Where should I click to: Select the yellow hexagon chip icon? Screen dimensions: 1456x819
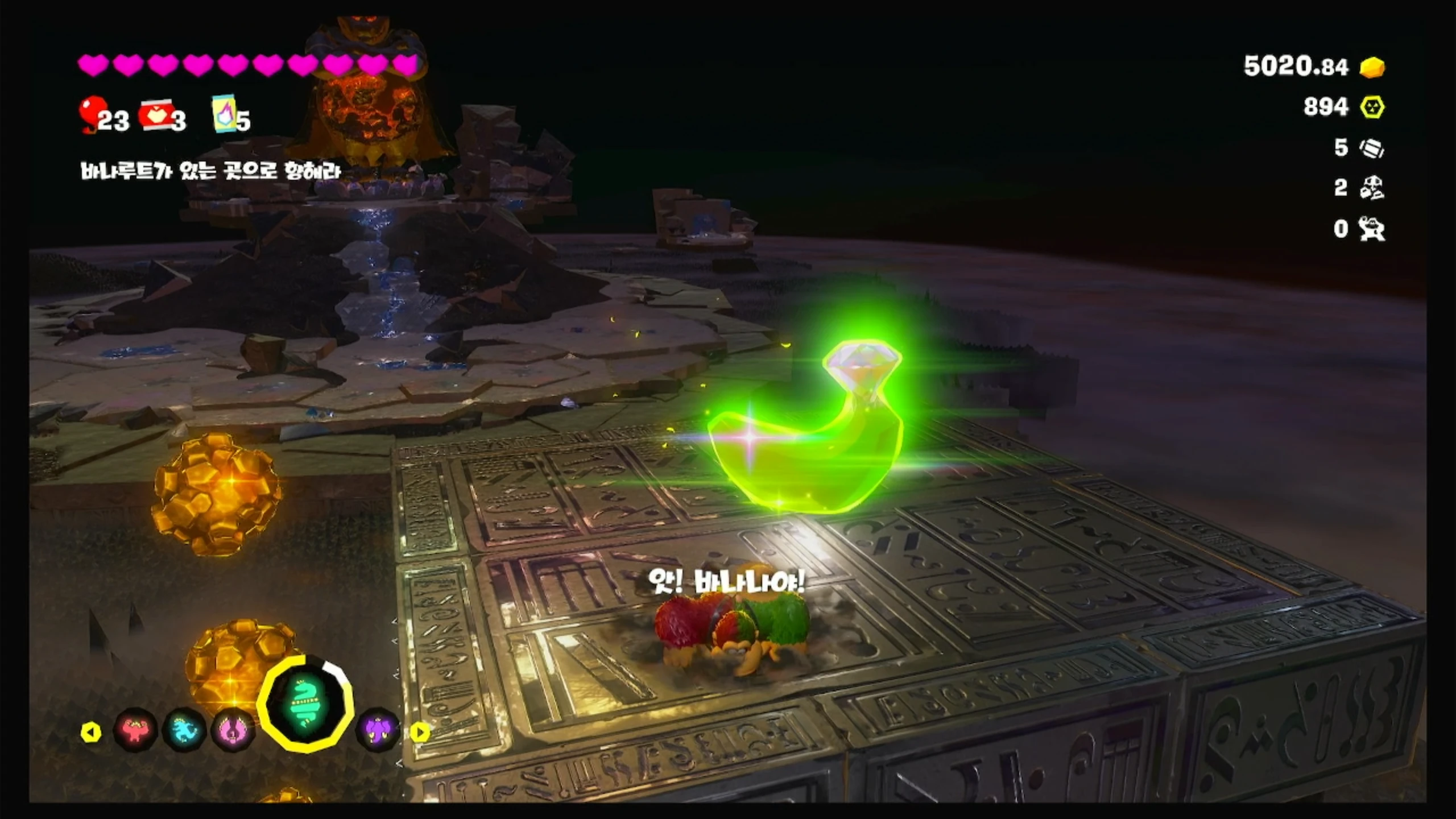[x=1372, y=107]
